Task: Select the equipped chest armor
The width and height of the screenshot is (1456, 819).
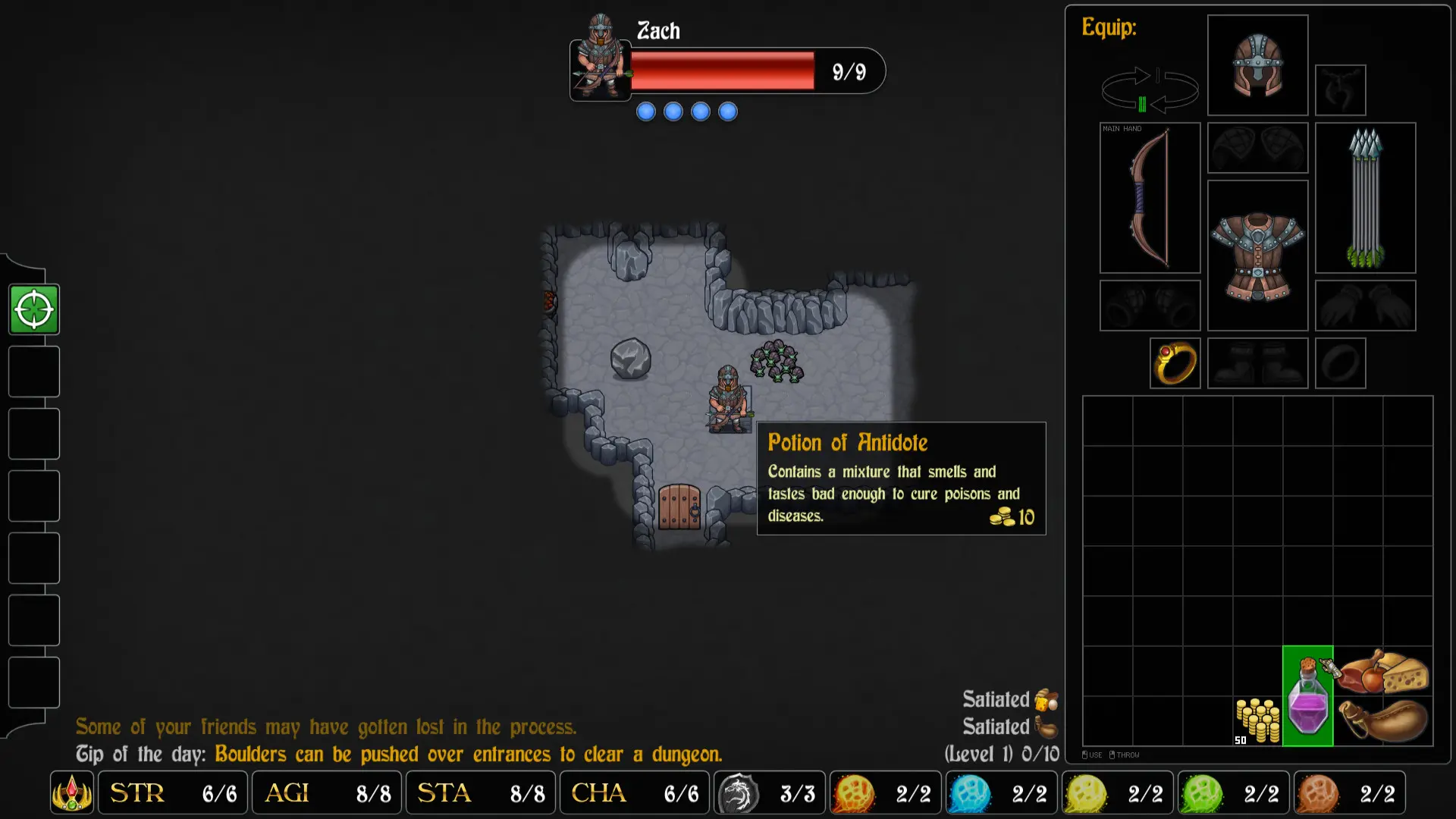Action: [1257, 254]
